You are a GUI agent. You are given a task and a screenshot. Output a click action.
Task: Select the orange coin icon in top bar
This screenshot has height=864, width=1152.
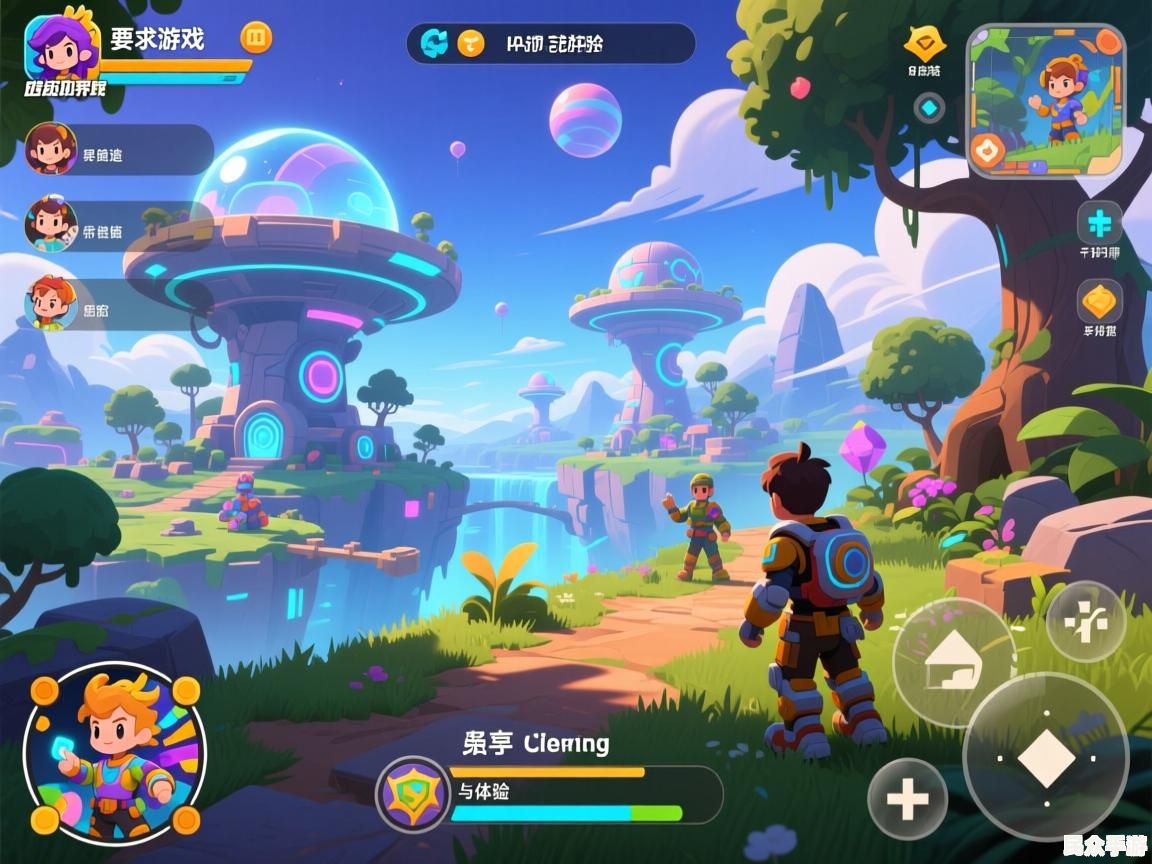(x=470, y=43)
